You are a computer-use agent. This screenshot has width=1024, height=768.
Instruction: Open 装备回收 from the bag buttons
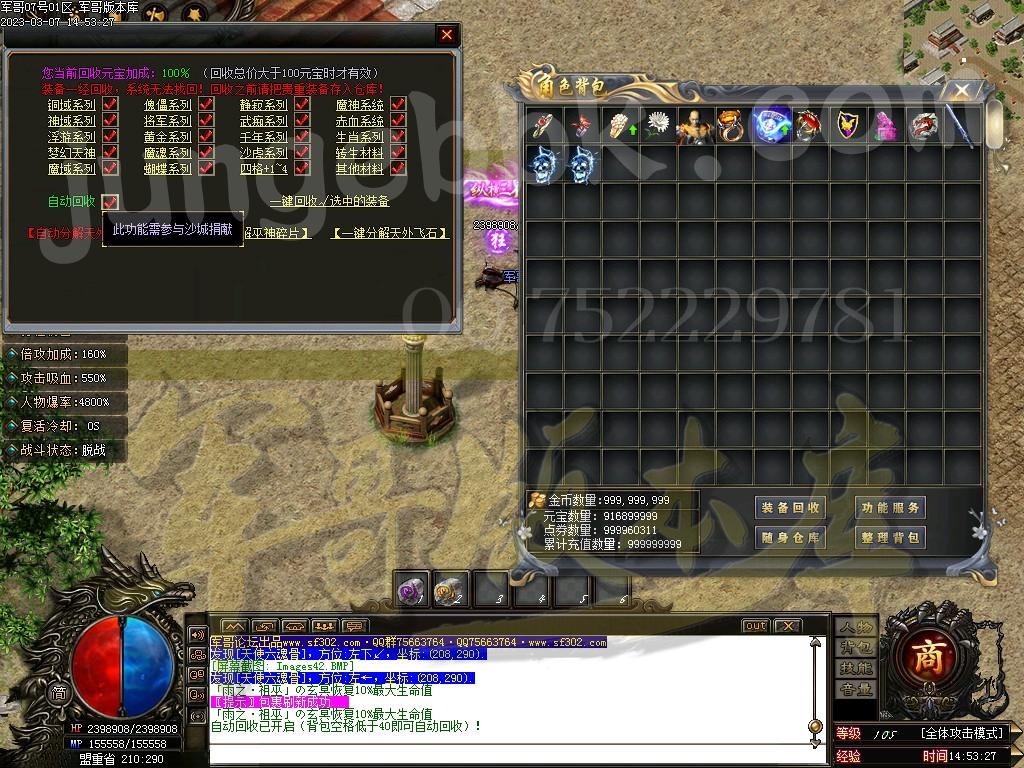pos(790,507)
